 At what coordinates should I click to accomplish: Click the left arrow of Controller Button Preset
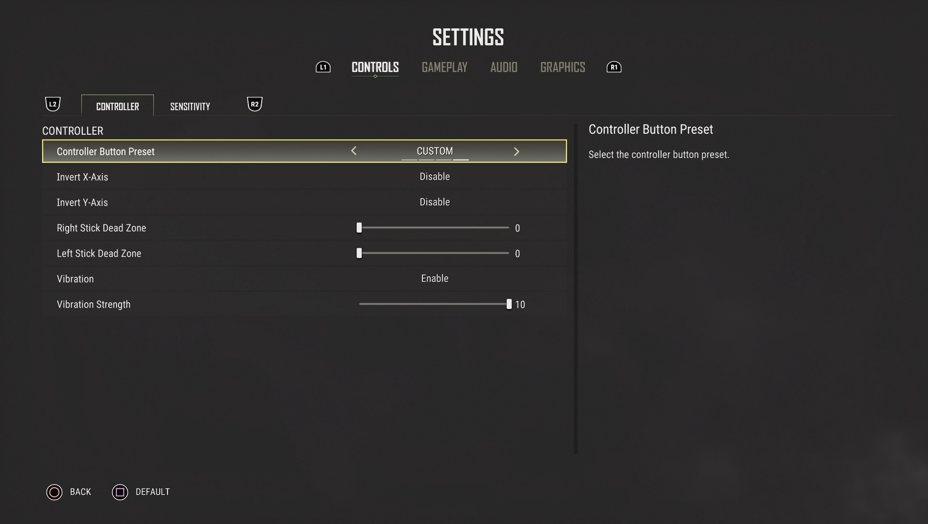[x=354, y=151]
